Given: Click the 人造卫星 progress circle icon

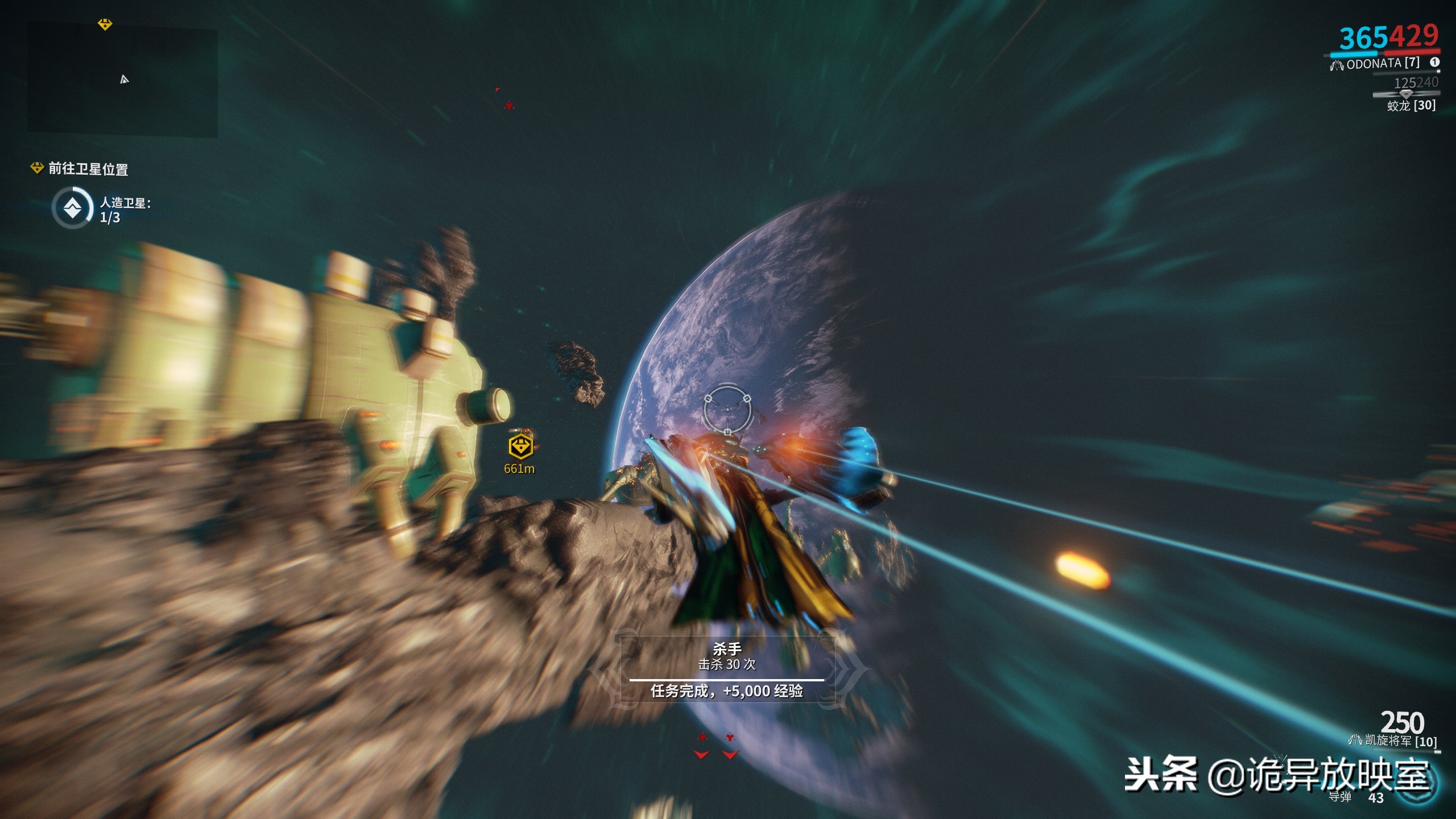Looking at the screenshot, I should tap(72, 209).
